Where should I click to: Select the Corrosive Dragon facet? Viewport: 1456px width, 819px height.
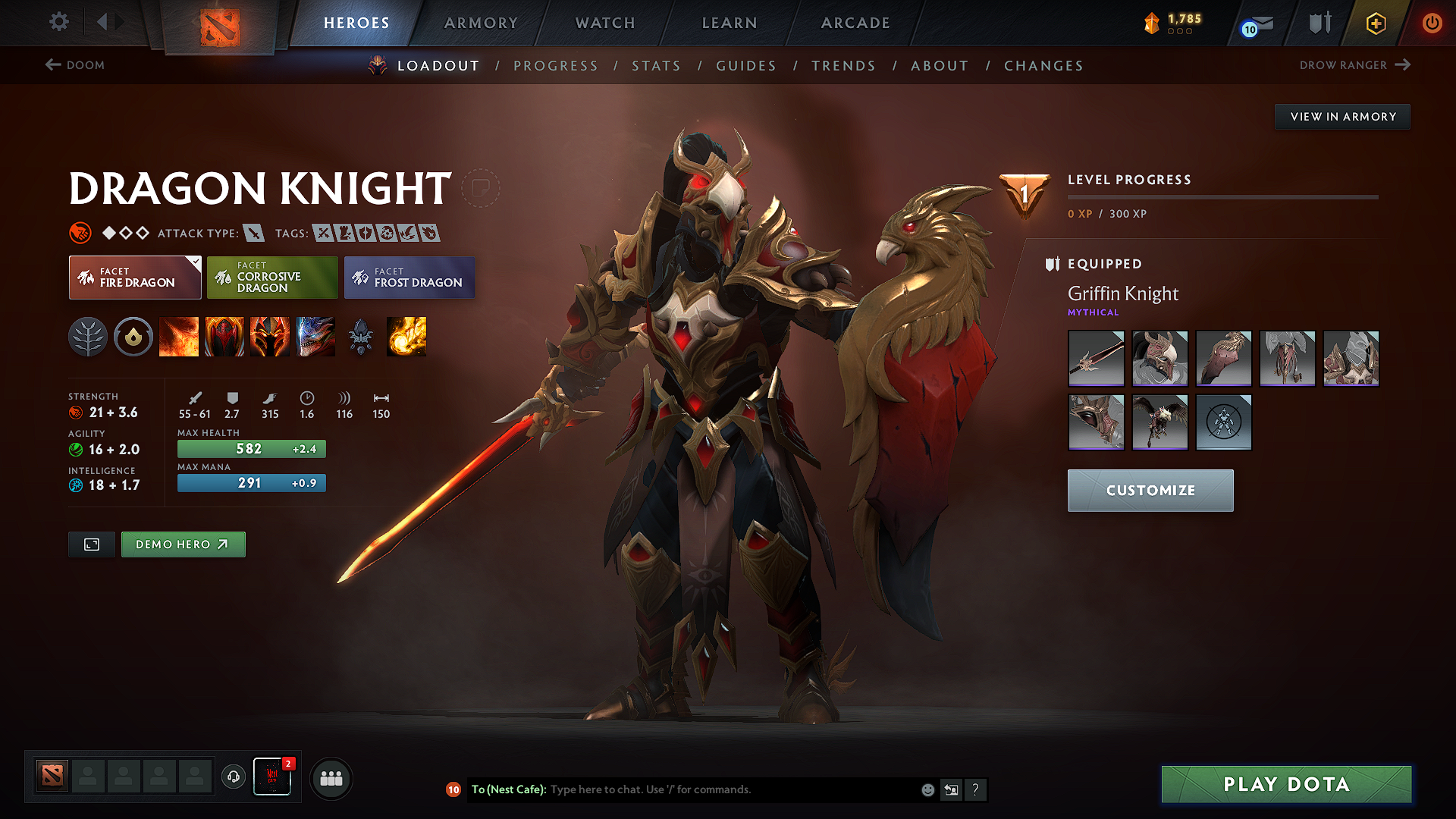pyautogui.click(x=272, y=277)
